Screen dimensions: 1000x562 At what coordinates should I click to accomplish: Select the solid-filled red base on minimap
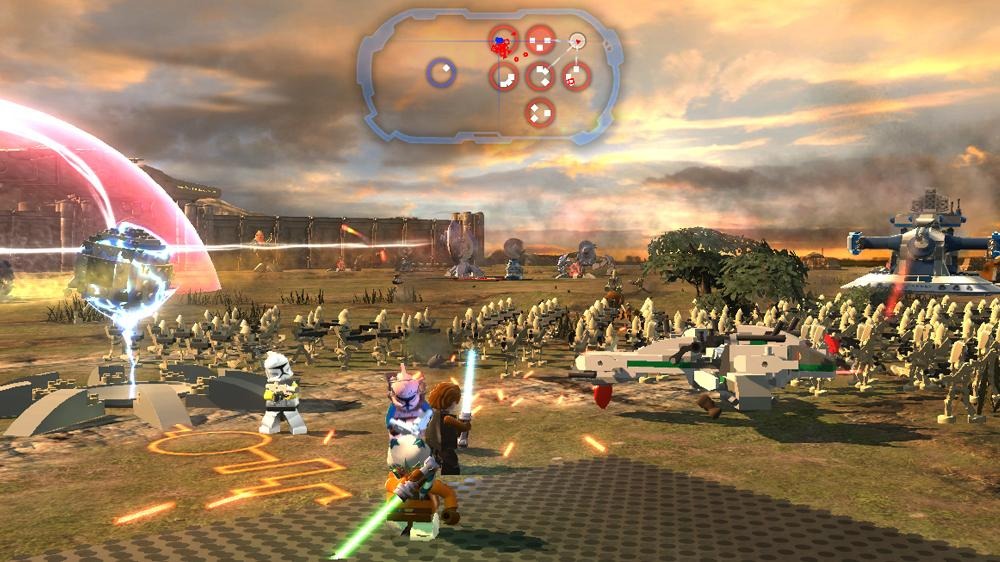coord(541,40)
